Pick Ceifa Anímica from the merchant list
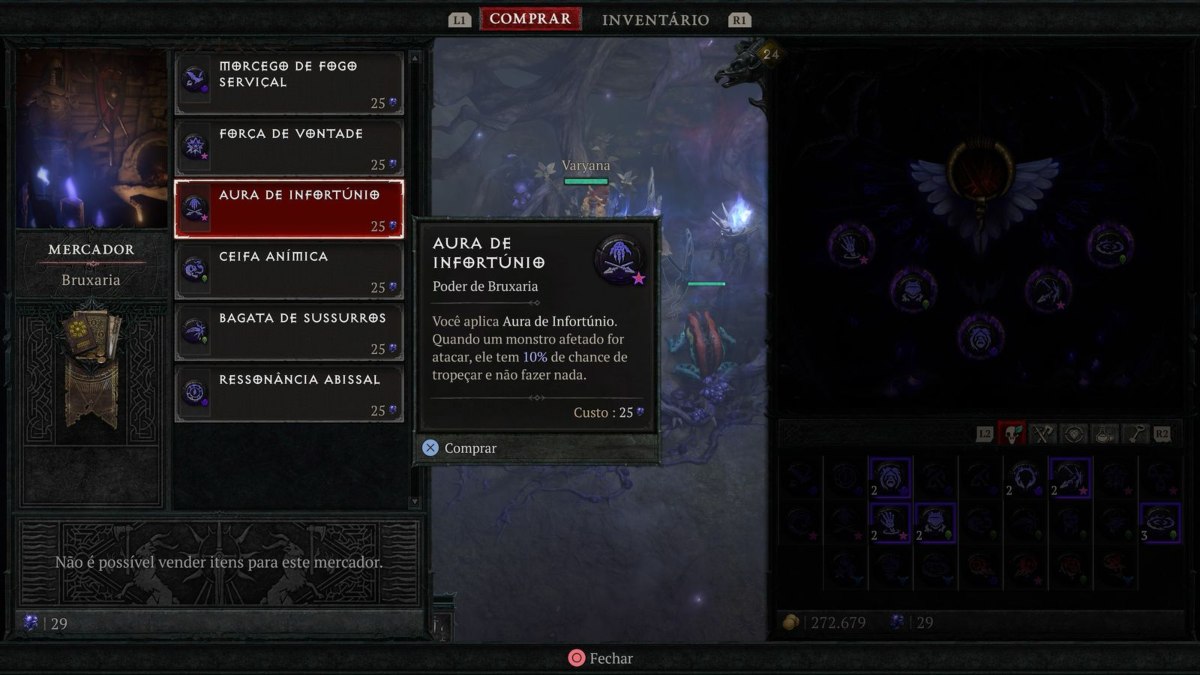Image resolution: width=1200 pixels, height=675 pixels. point(289,270)
